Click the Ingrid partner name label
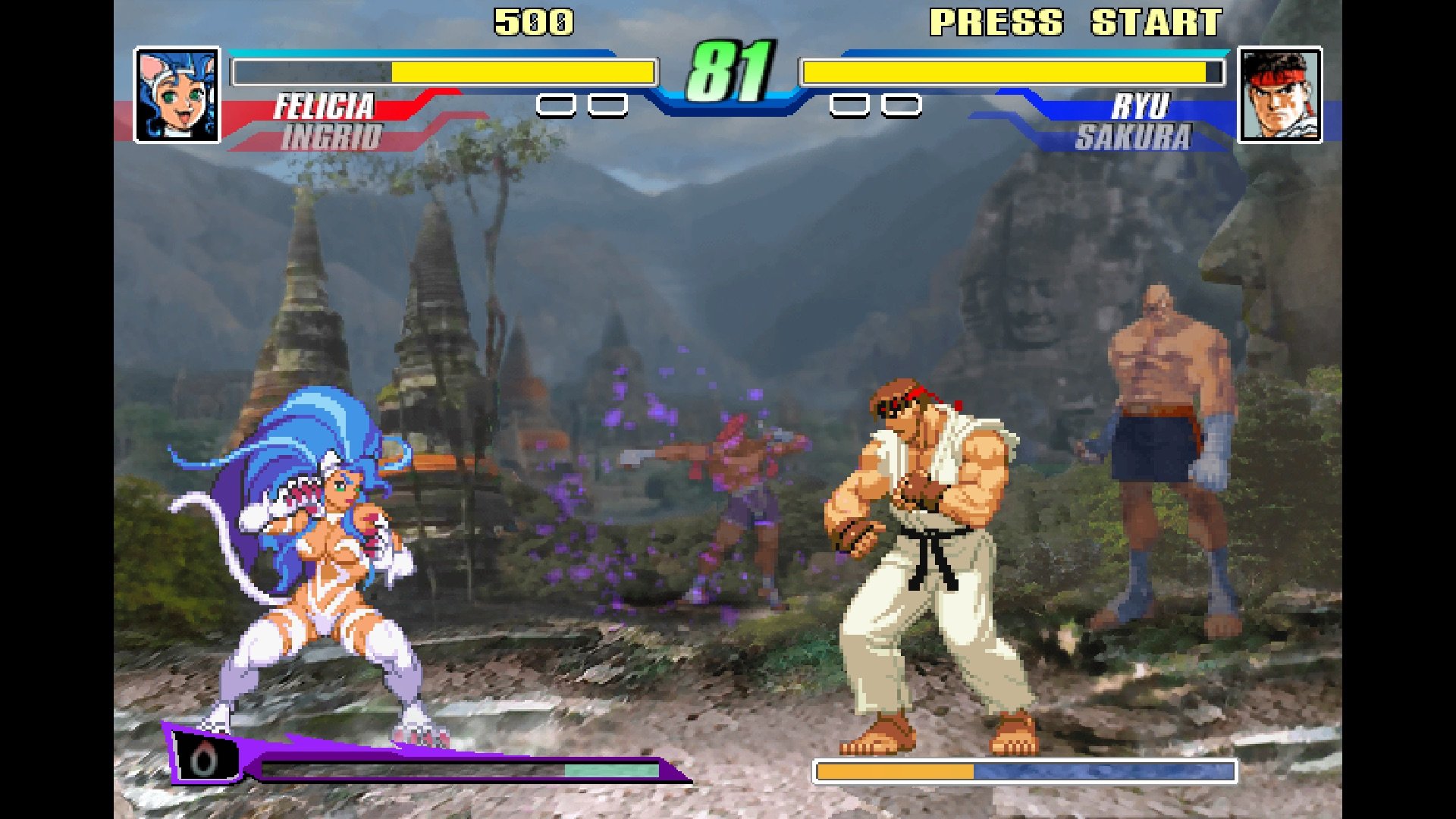The image size is (1456, 819). [332, 138]
